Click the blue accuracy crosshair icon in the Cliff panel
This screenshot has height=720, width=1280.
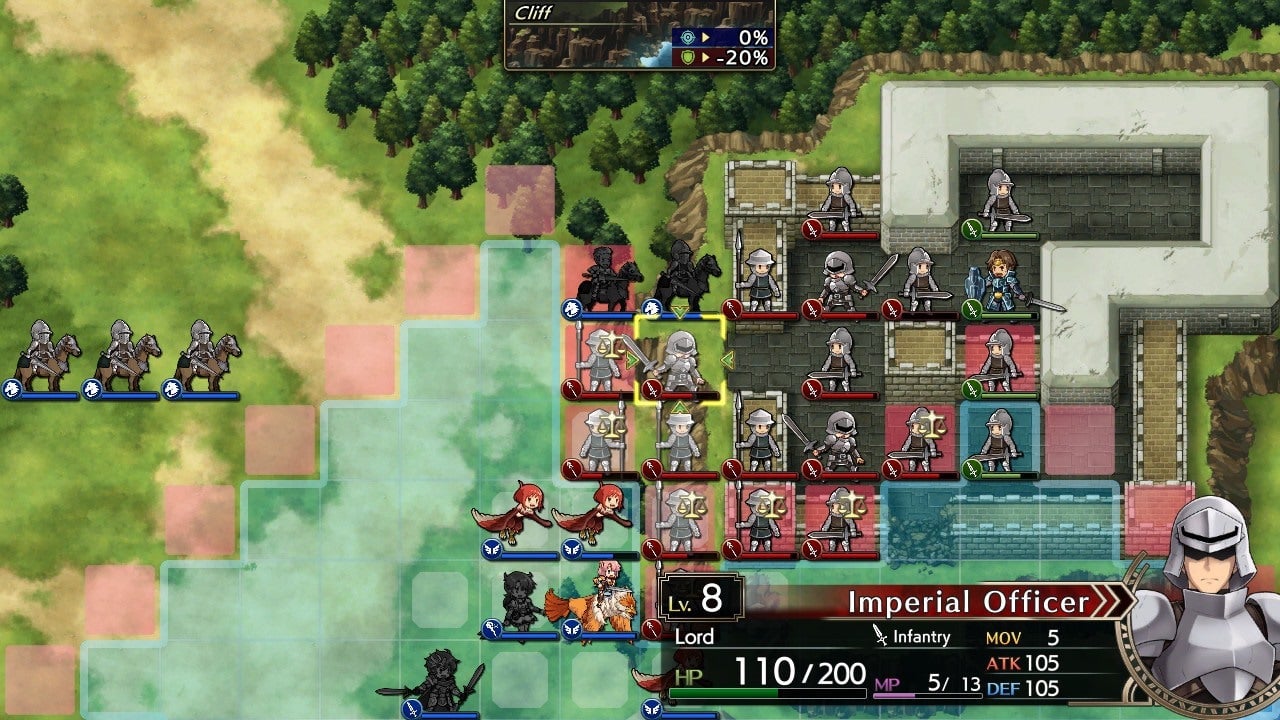coord(687,37)
